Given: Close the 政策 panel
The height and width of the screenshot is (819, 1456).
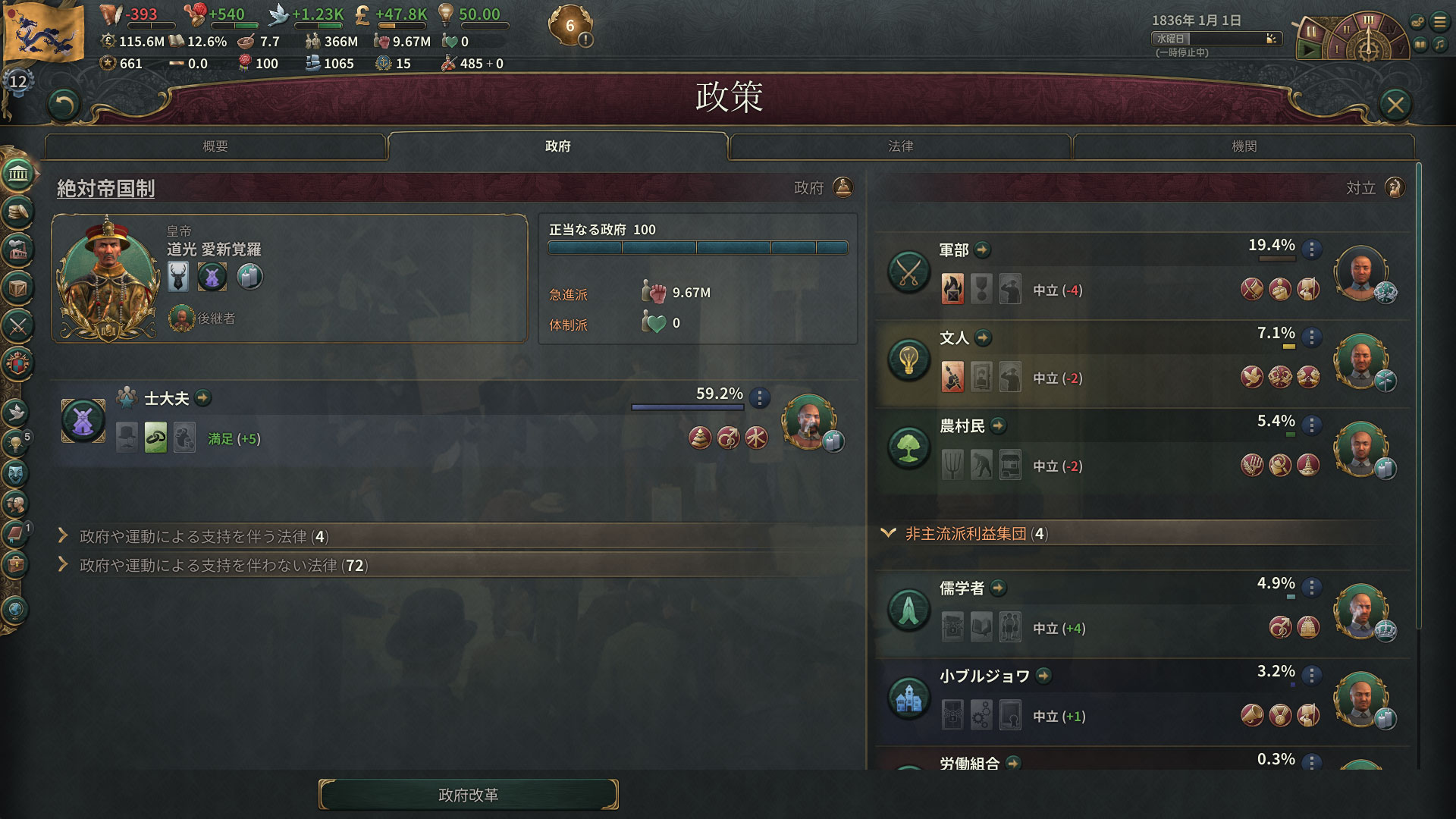Looking at the screenshot, I should point(1395,105).
